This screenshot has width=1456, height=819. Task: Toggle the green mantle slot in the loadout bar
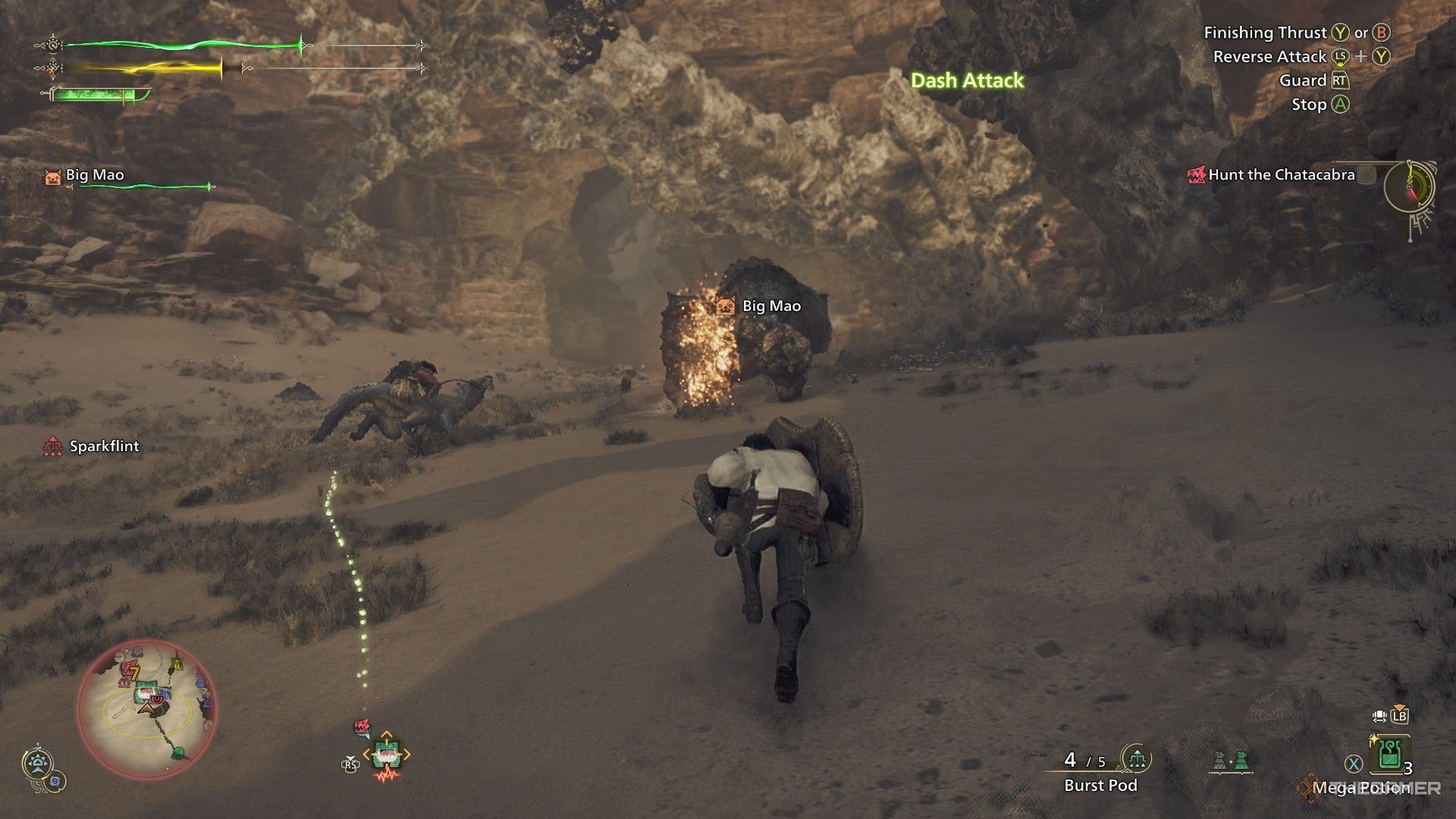[1243, 761]
